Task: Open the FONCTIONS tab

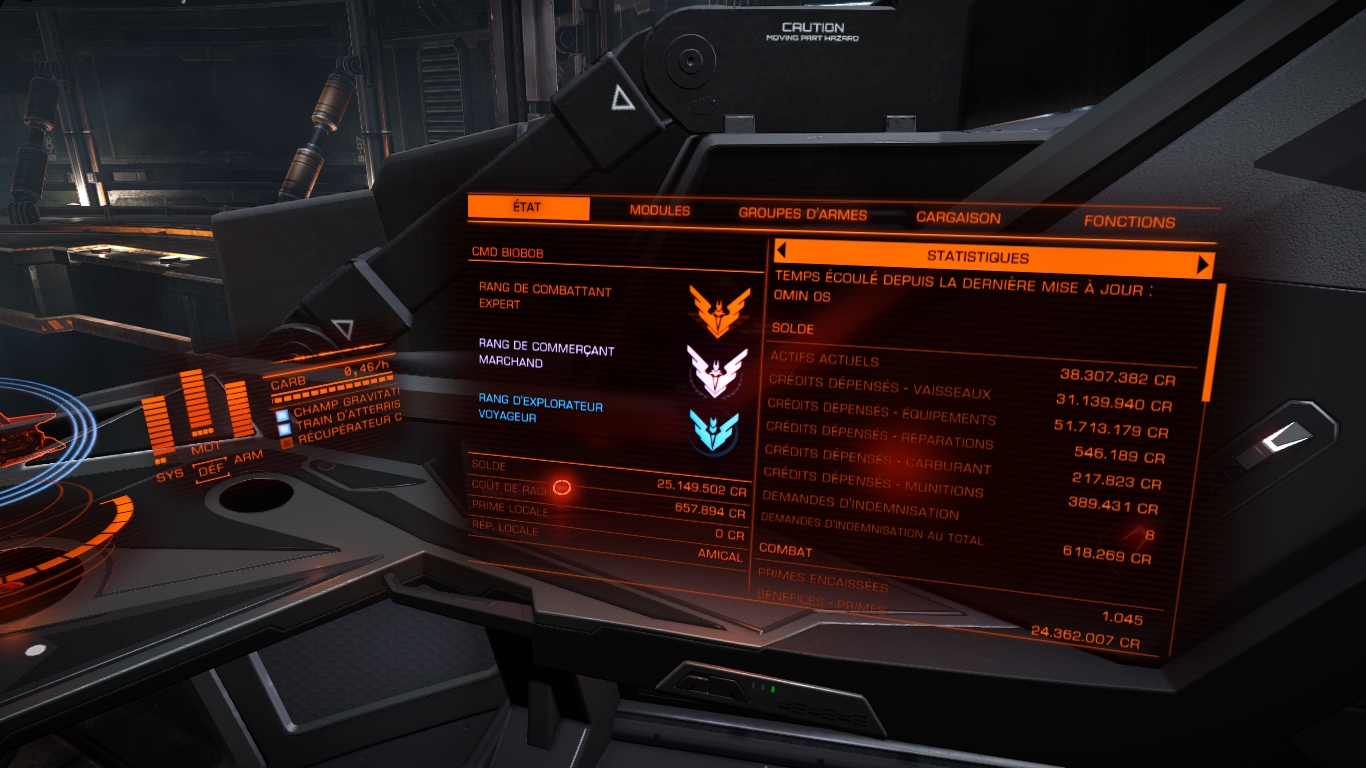Action: click(1129, 222)
